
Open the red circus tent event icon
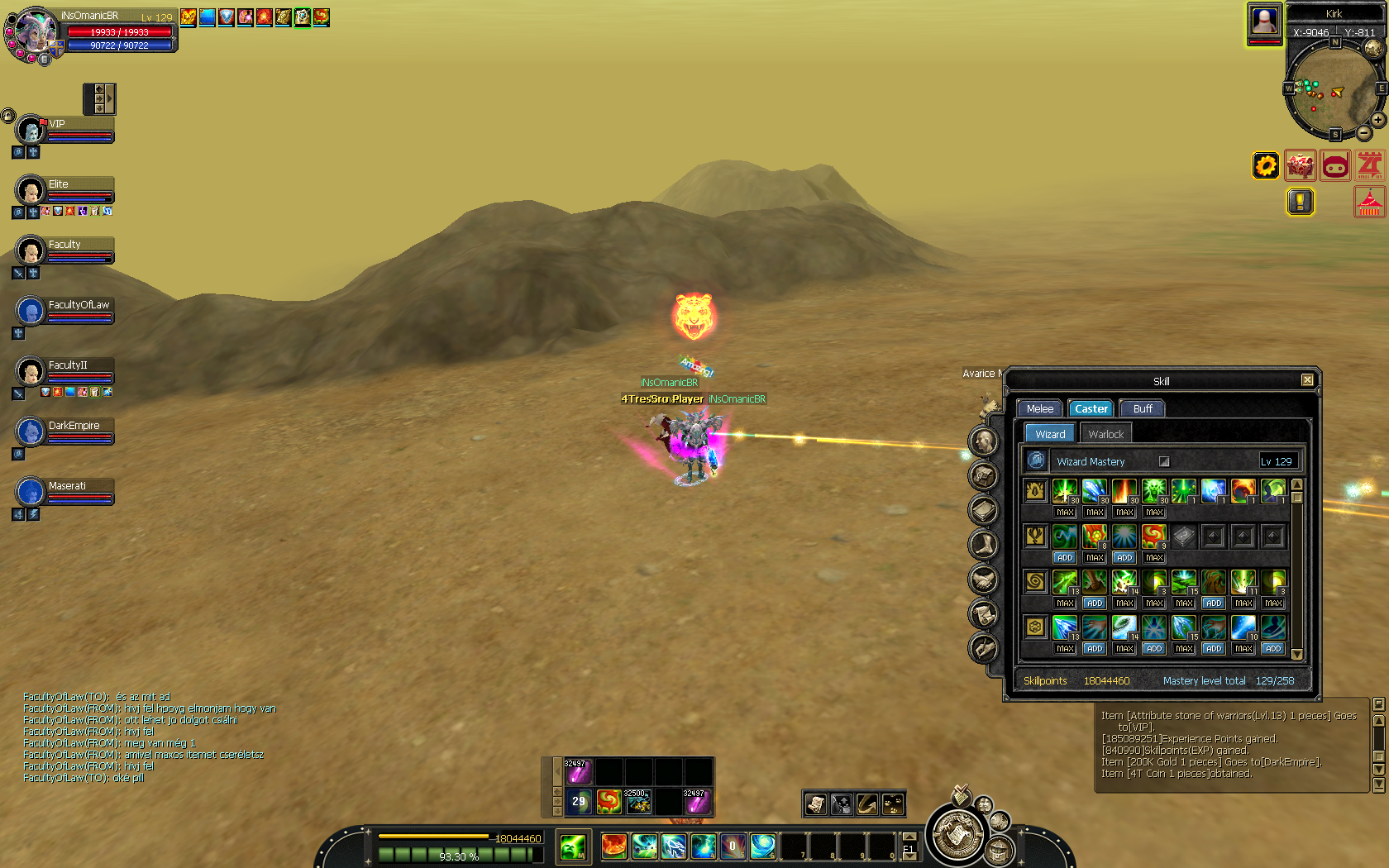pyautogui.click(x=1369, y=202)
